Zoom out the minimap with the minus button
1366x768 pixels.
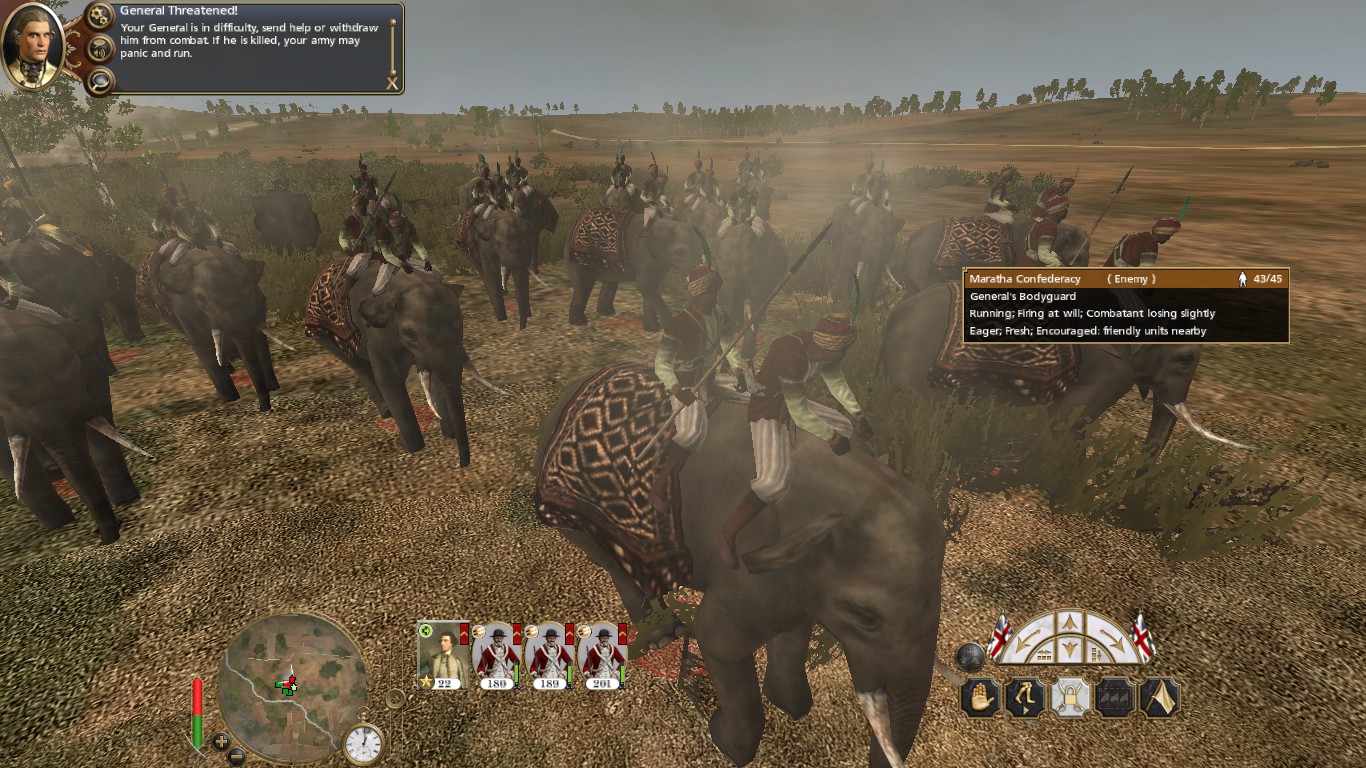point(237,756)
